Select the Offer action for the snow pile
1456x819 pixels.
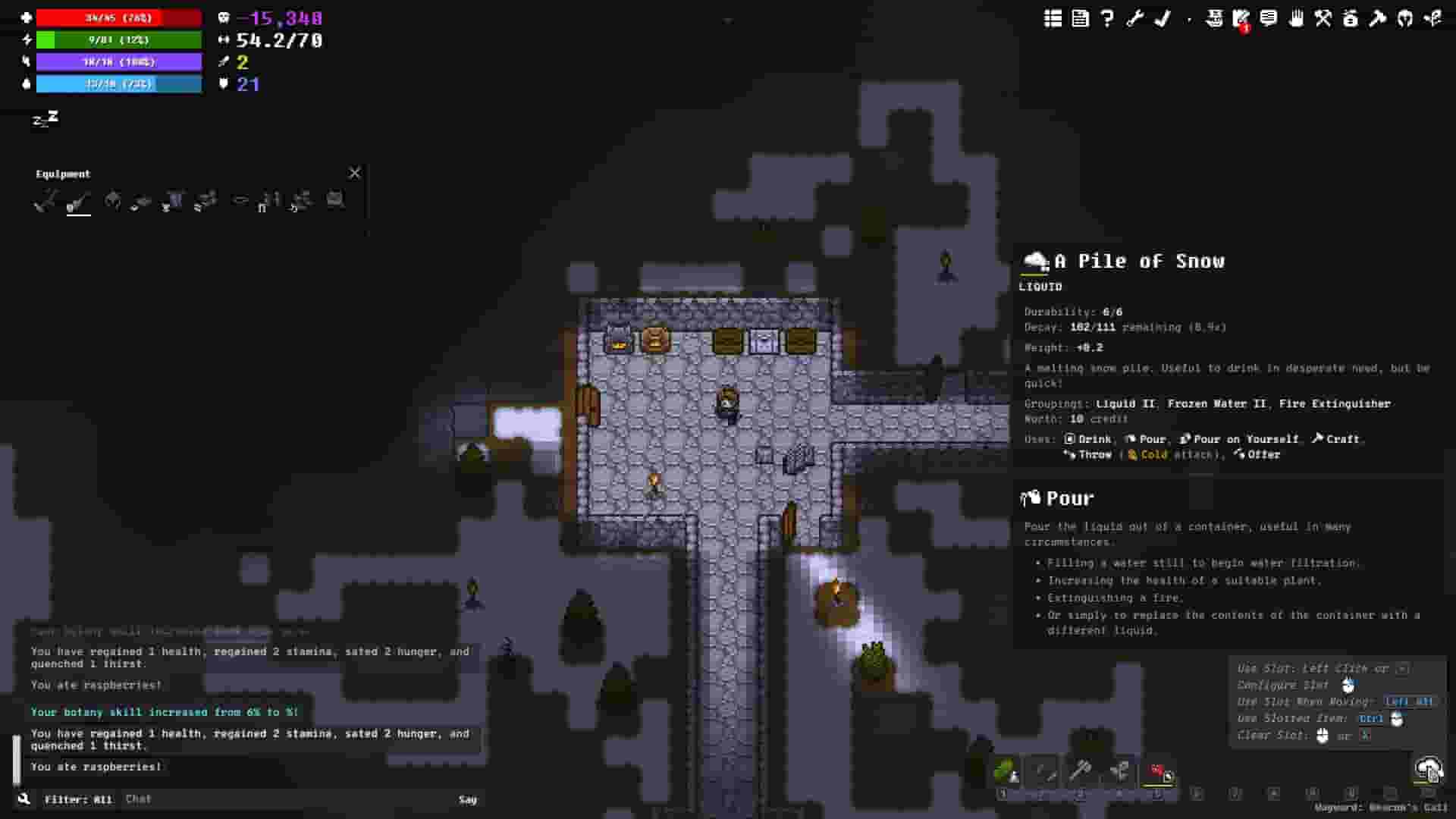(1260, 455)
